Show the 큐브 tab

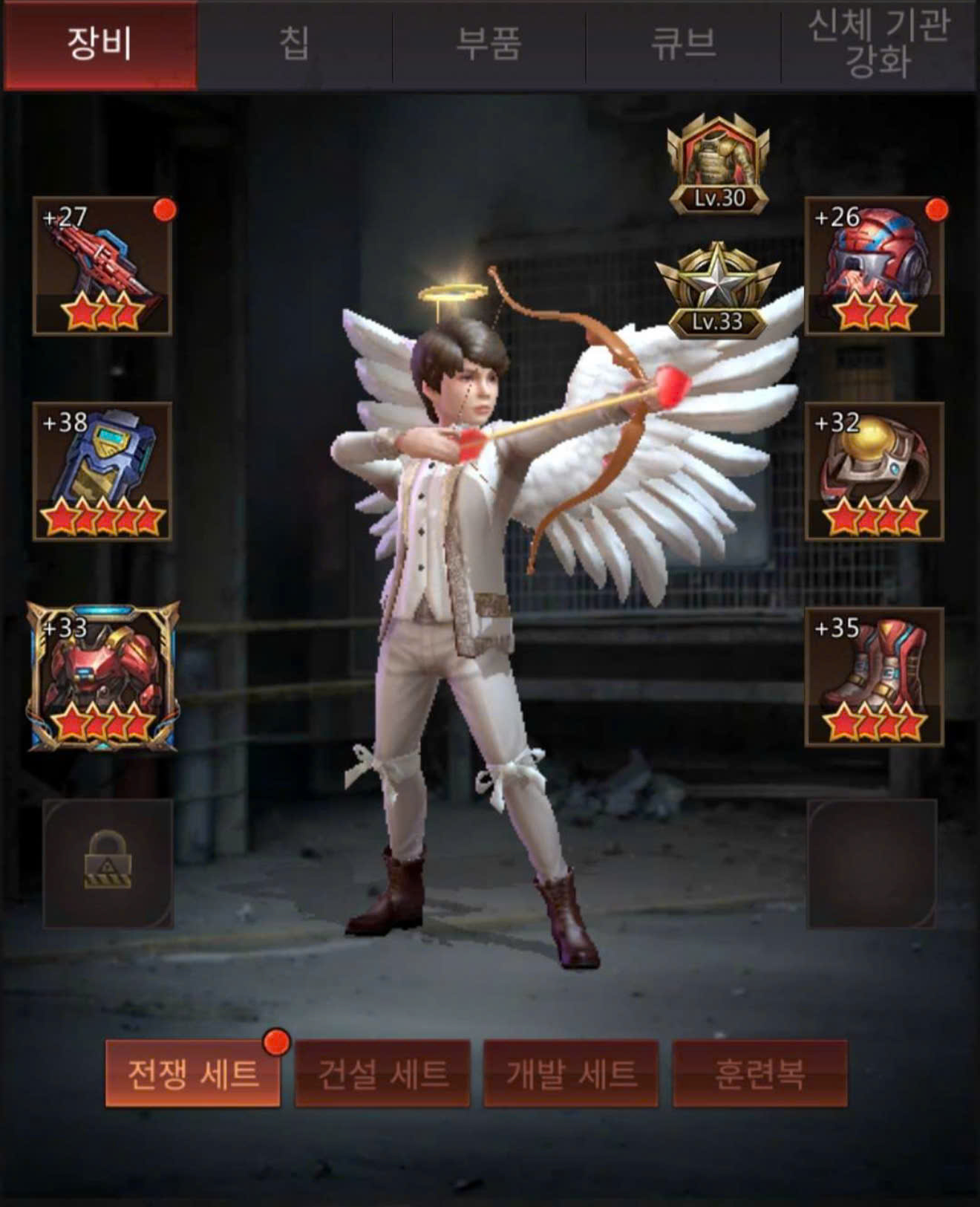click(x=683, y=45)
